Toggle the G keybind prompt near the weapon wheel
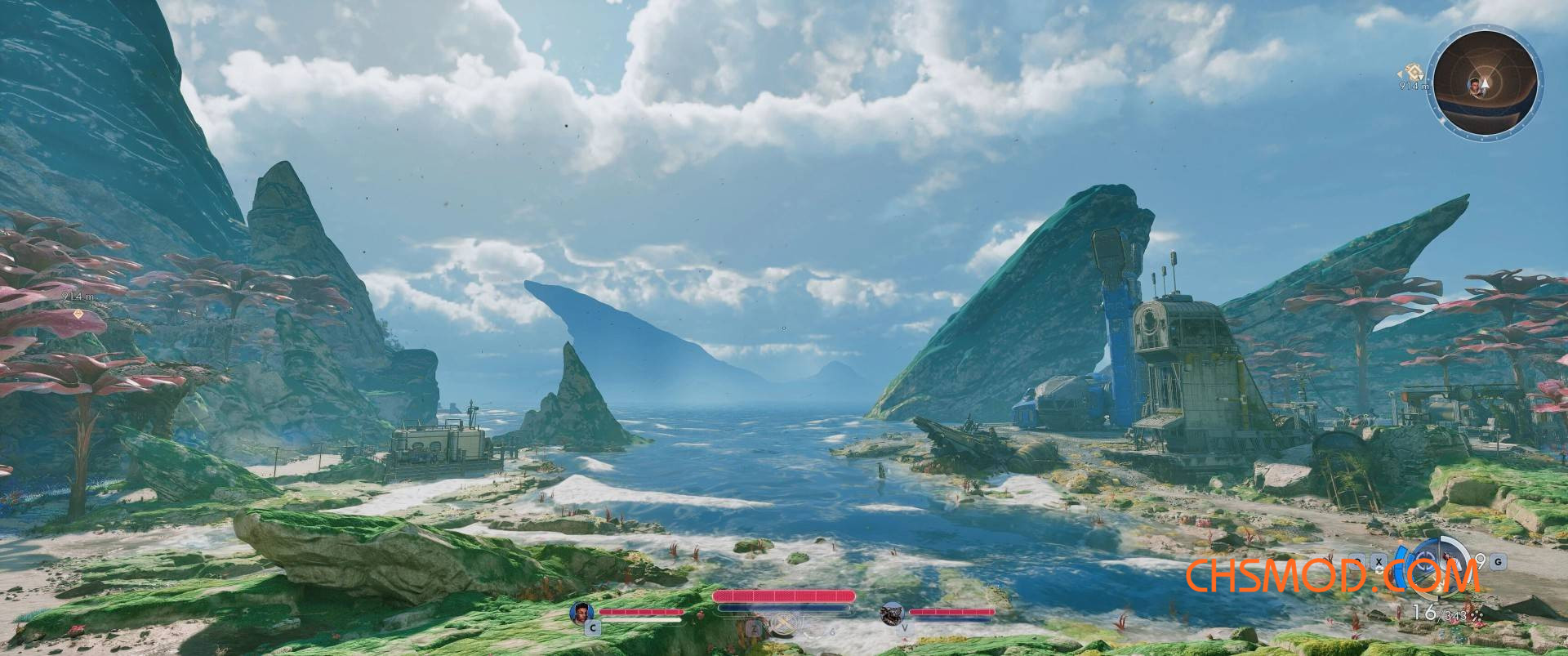The height and width of the screenshot is (656, 1568). coord(1498,562)
